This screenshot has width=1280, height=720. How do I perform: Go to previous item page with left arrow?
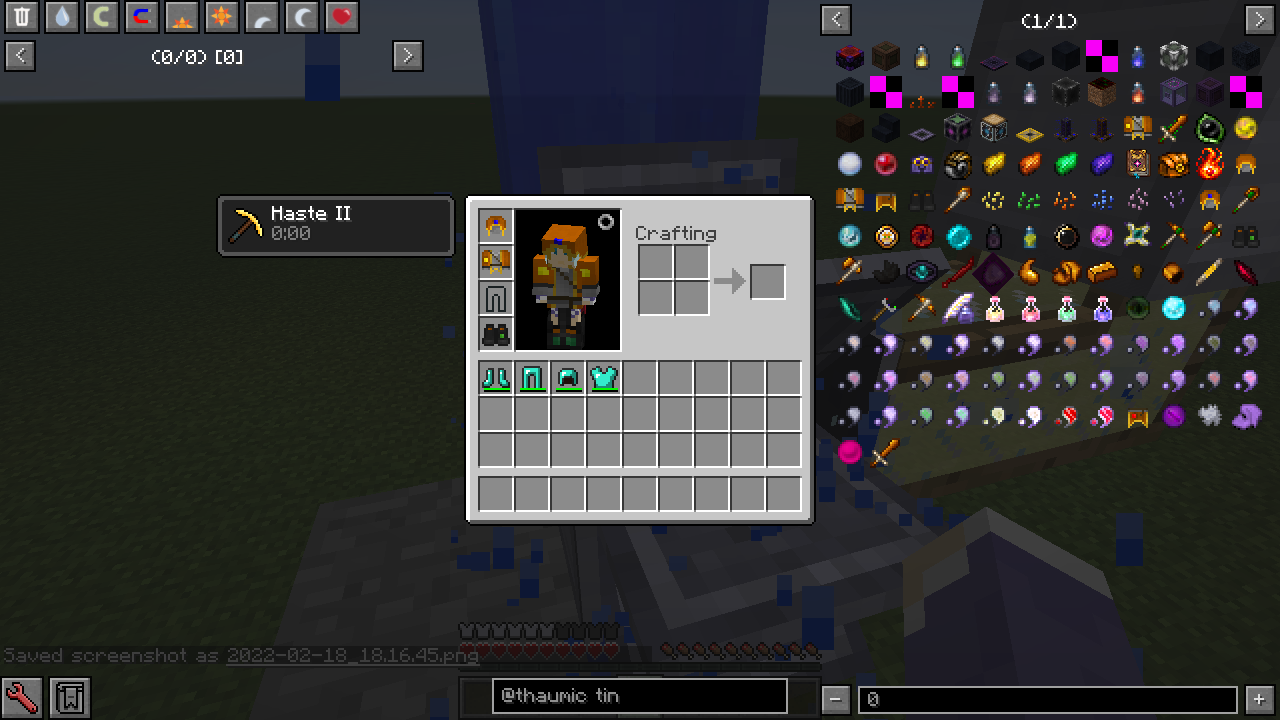[835, 19]
